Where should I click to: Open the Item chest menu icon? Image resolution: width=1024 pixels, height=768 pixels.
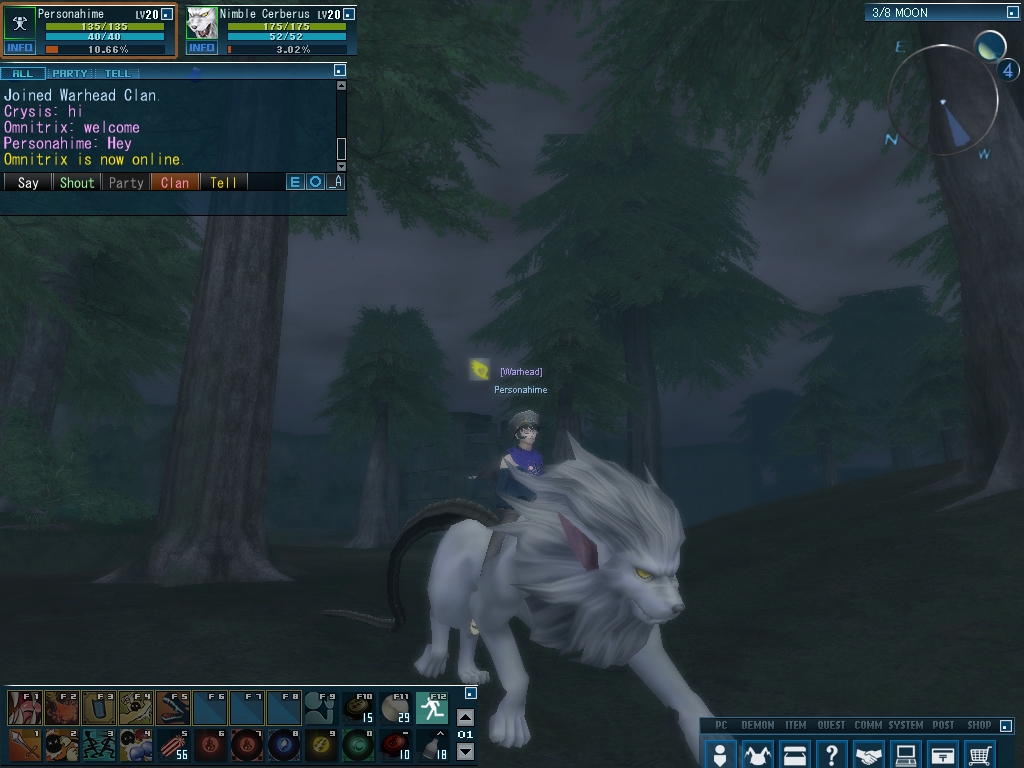point(795,754)
